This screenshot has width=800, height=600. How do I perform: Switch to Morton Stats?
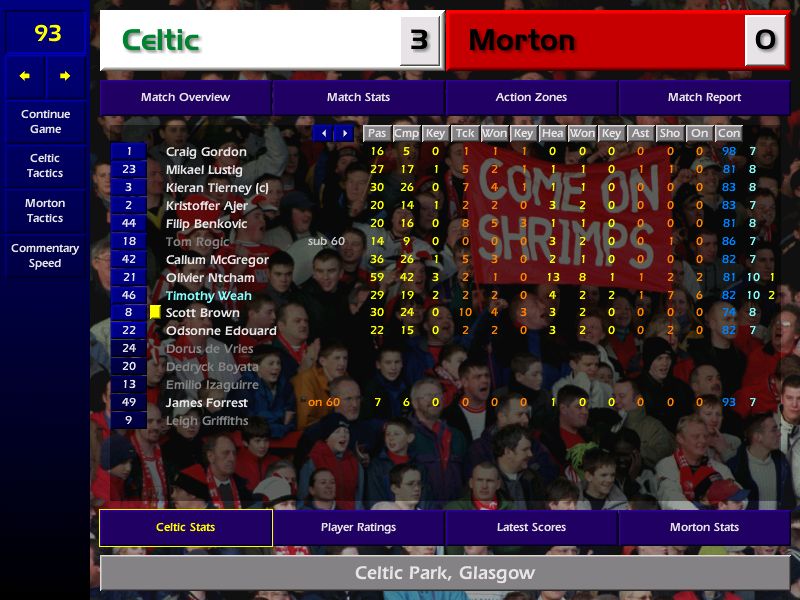[704, 528]
